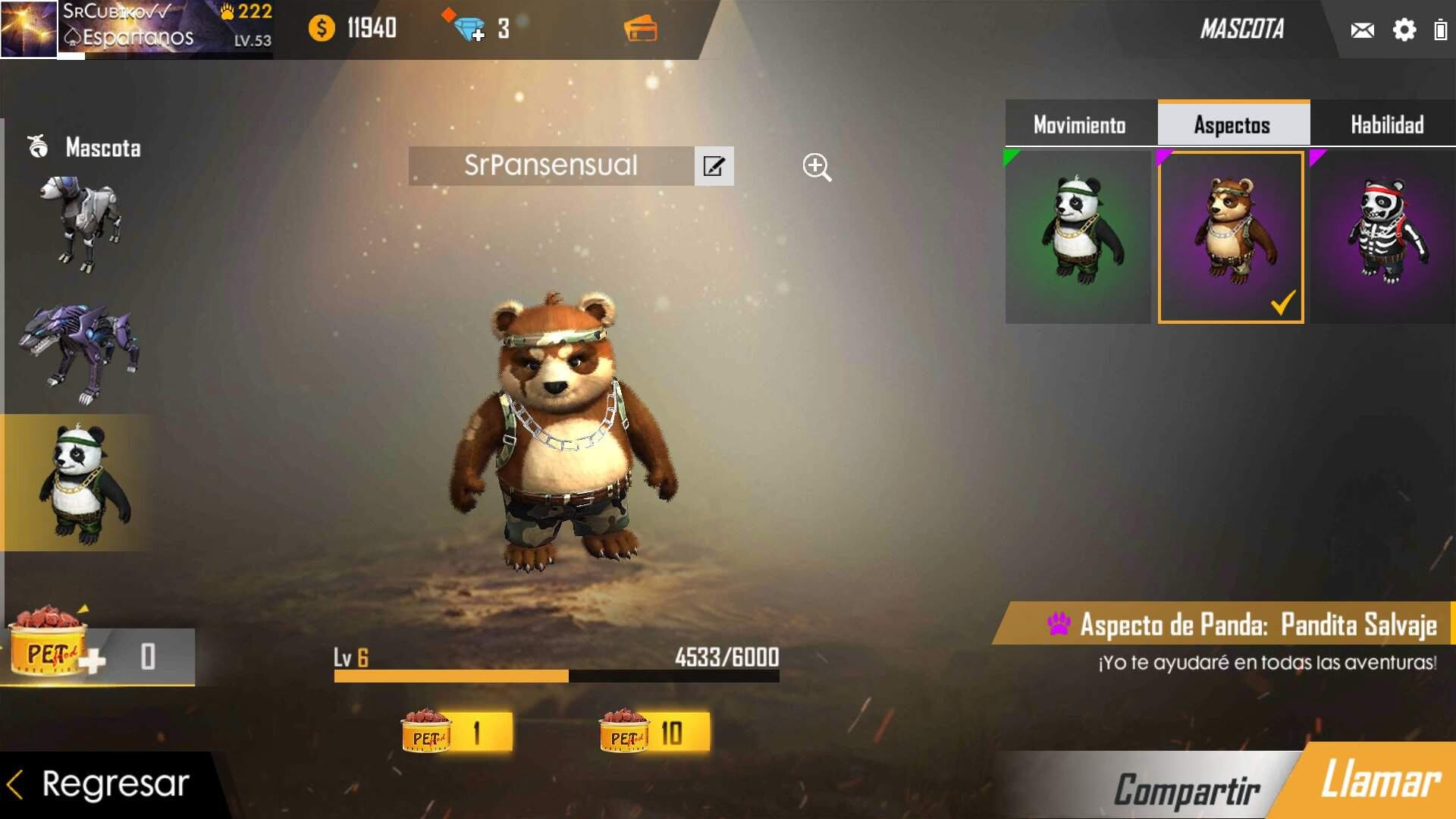Choose the default green panda skin
This screenshot has width=1456, height=819.
[1078, 237]
